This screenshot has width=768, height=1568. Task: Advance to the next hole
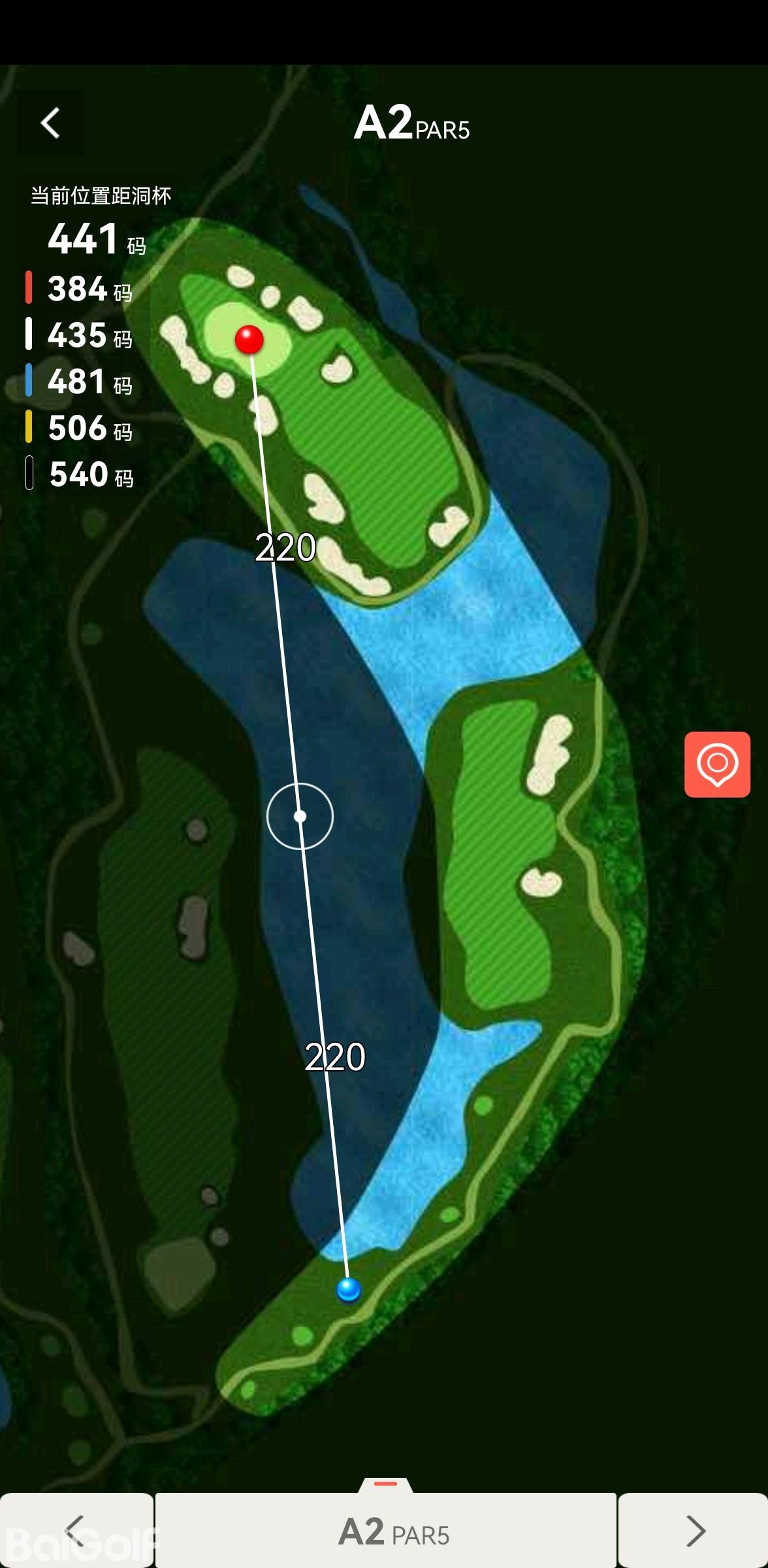(x=694, y=1530)
